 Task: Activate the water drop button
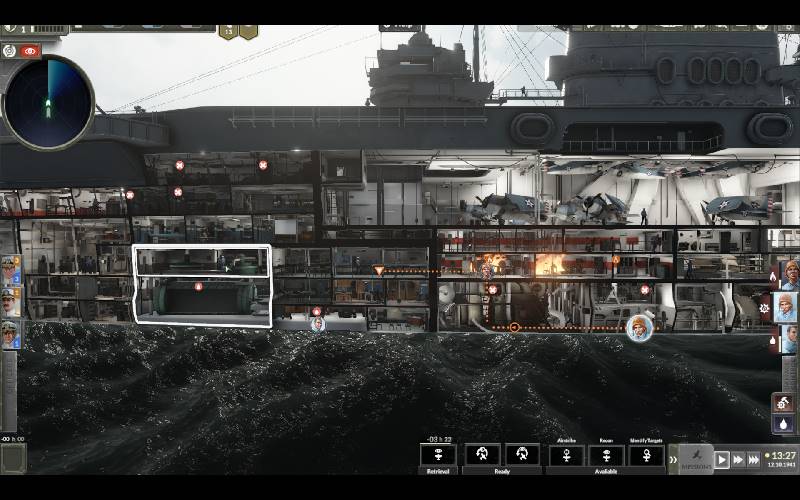pos(784,424)
